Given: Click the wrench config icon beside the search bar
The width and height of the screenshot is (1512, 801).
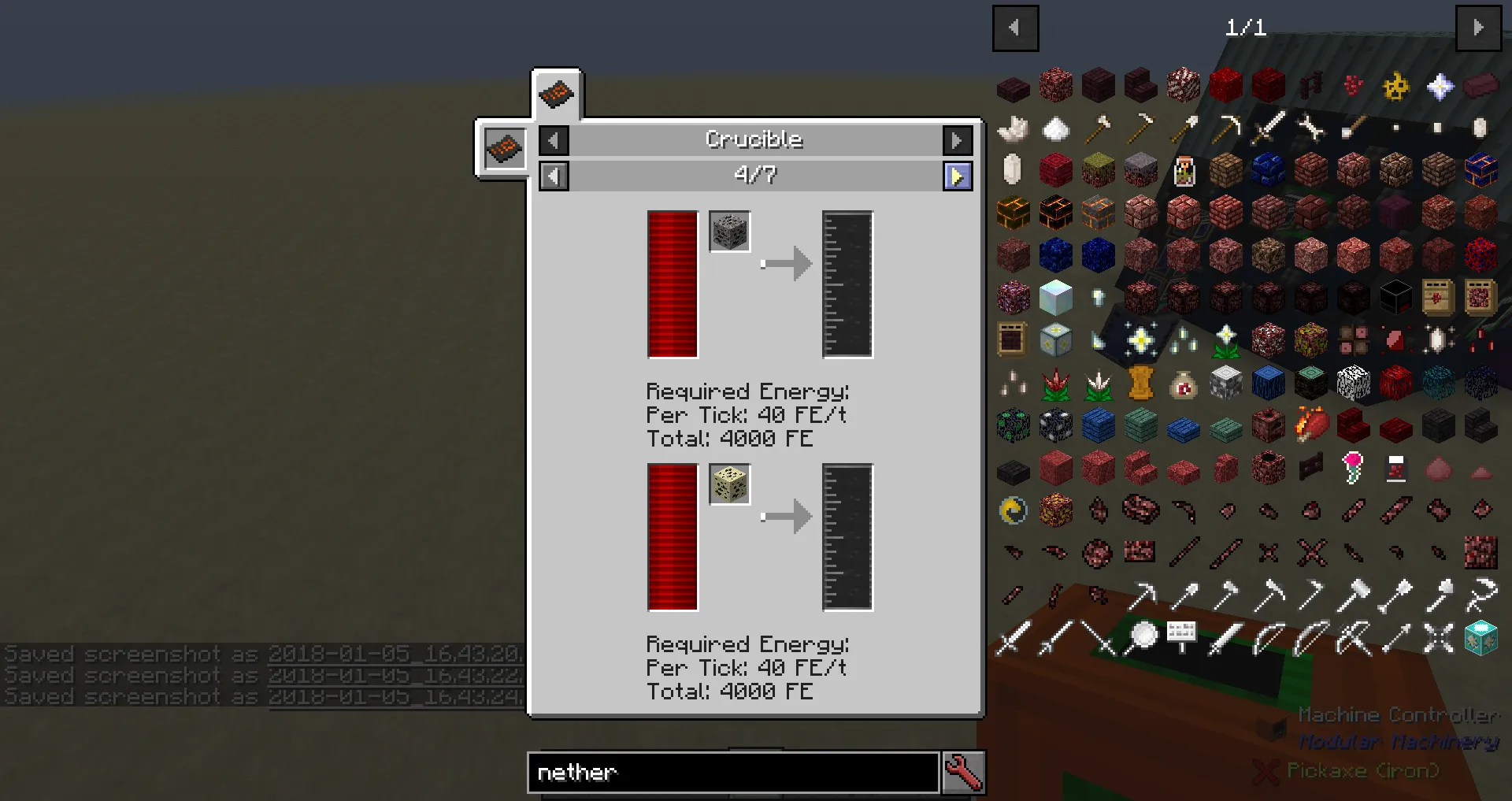Looking at the screenshot, I should click(964, 773).
